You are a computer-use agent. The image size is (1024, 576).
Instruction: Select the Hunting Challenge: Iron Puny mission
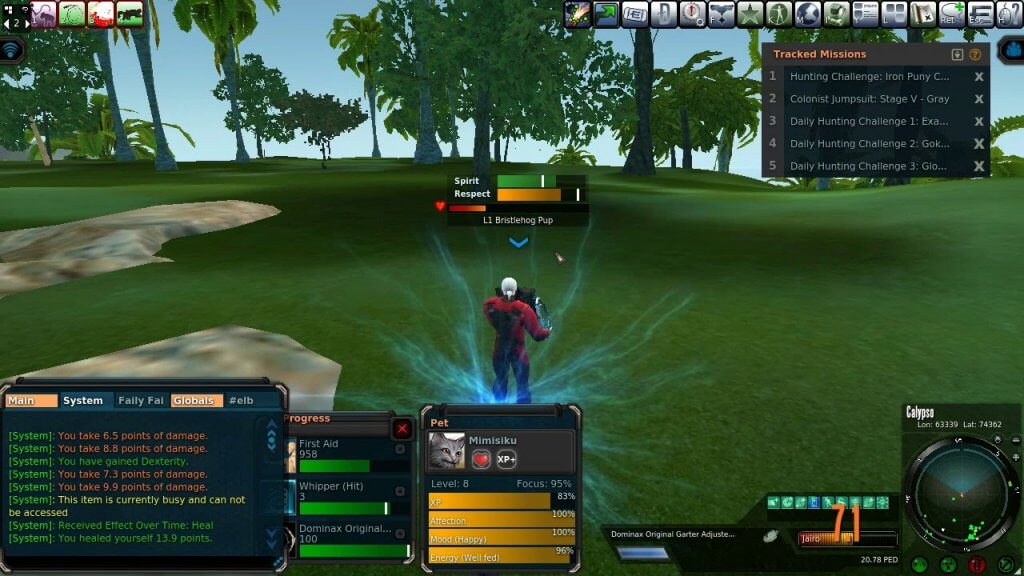pos(869,76)
